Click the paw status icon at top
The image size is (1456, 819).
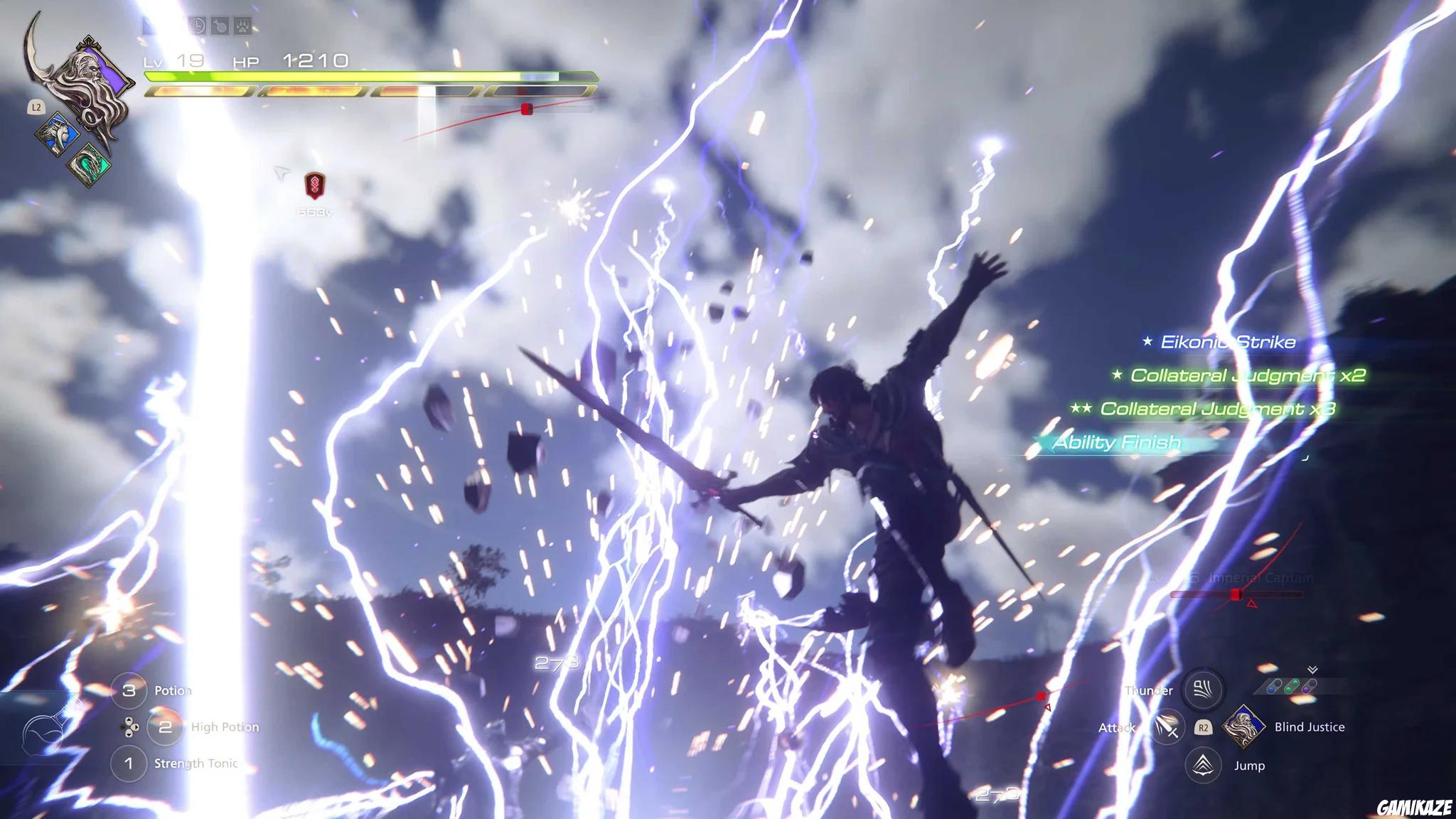tap(242, 26)
